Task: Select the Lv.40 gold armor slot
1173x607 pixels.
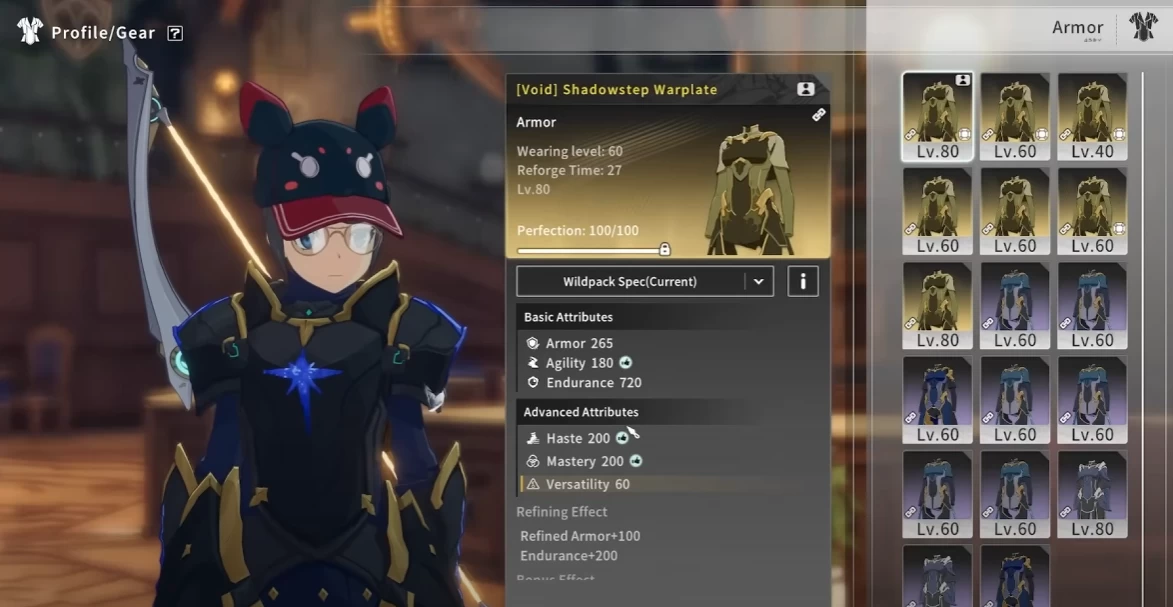Action: click(1092, 116)
